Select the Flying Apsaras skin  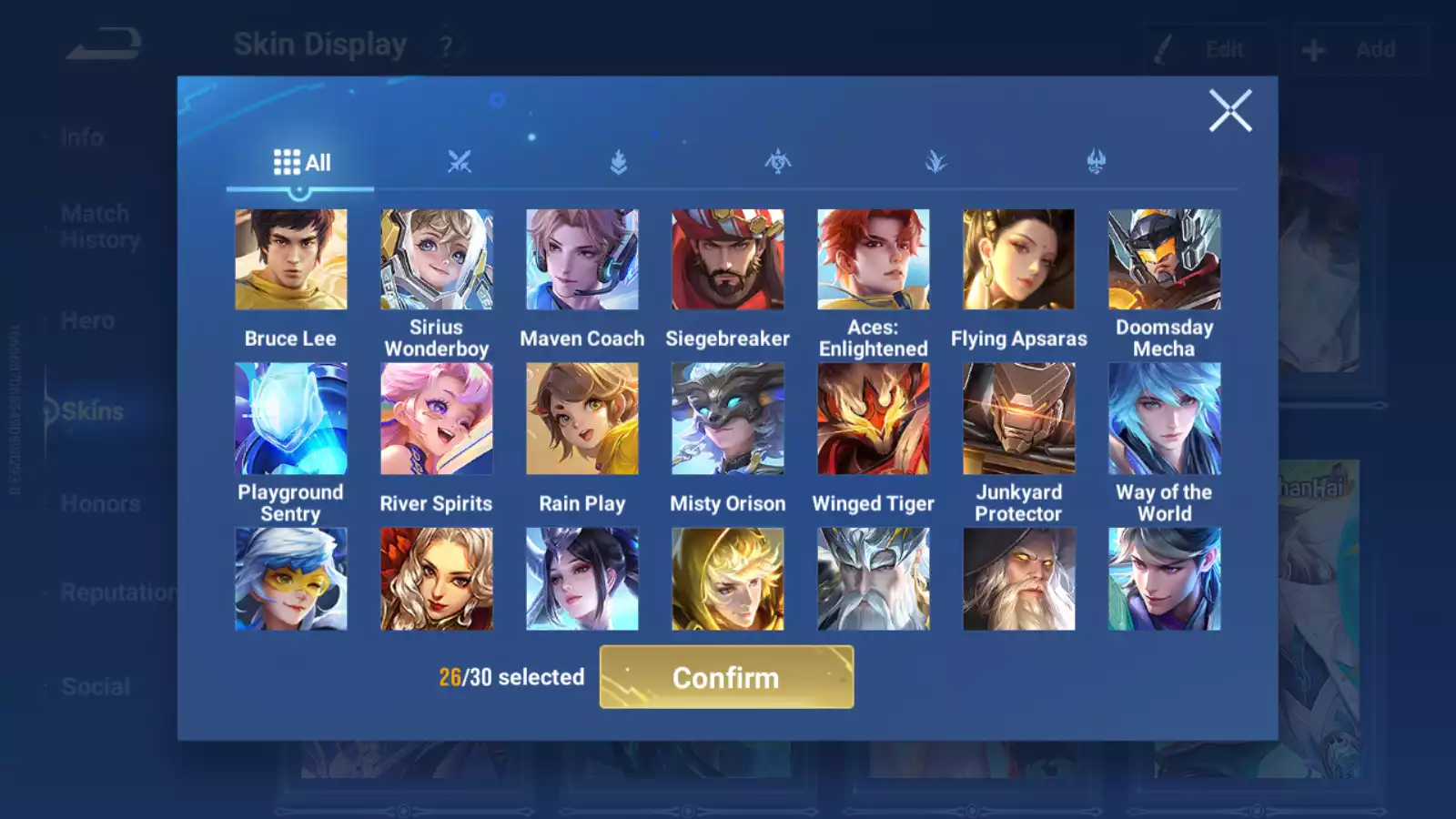1018,259
